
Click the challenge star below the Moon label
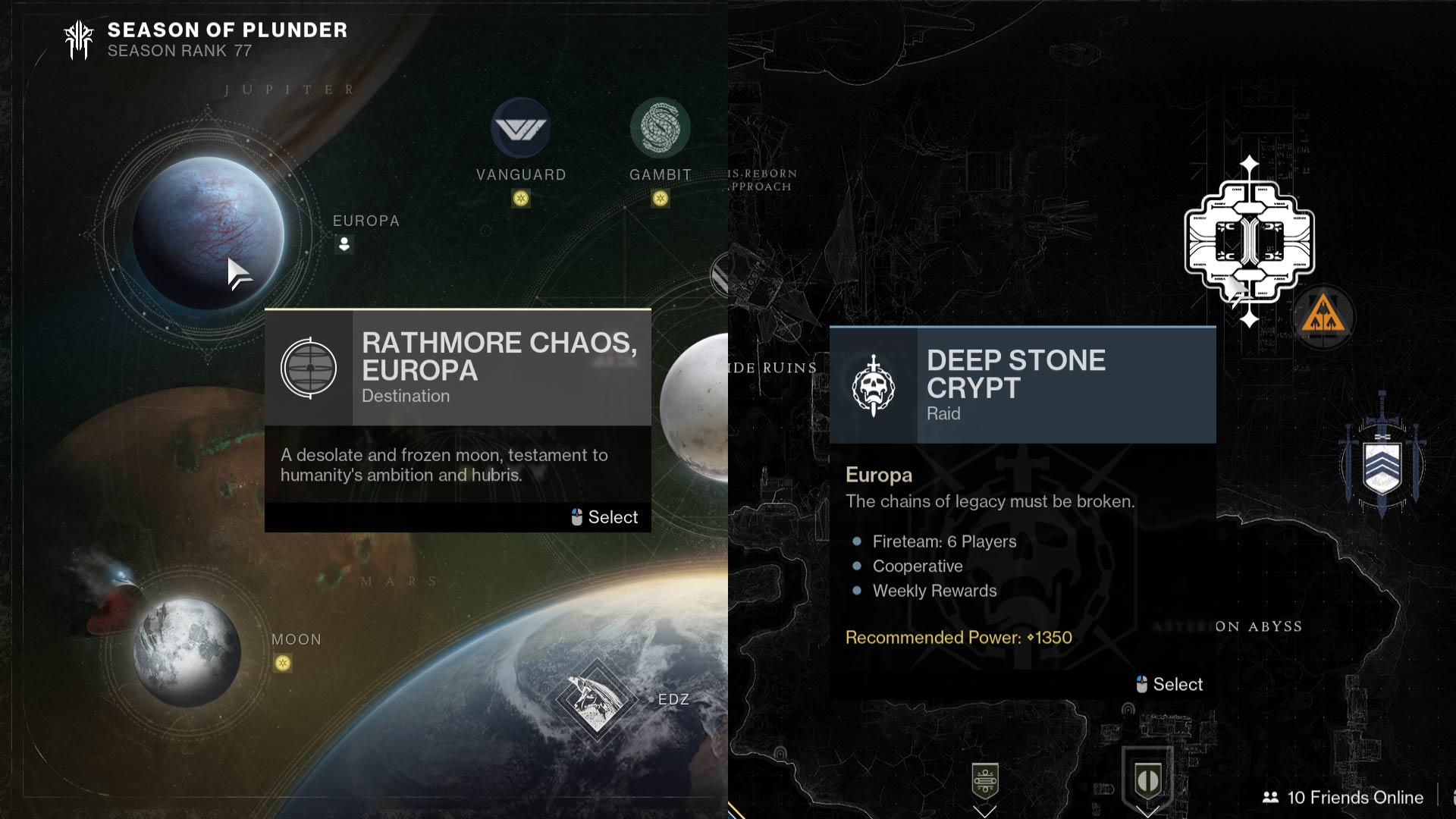(x=283, y=662)
